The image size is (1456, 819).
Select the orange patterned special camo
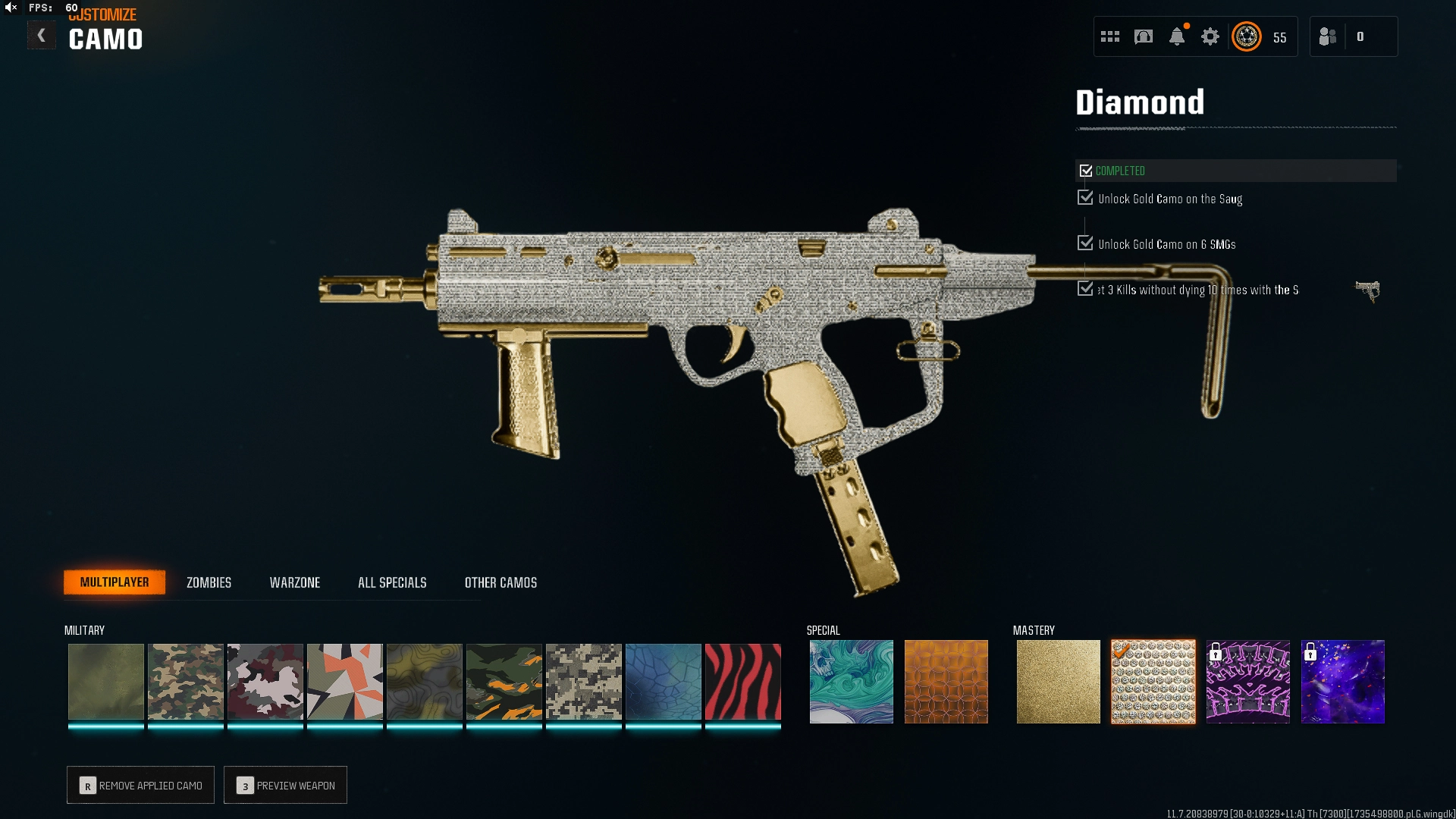click(946, 681)
